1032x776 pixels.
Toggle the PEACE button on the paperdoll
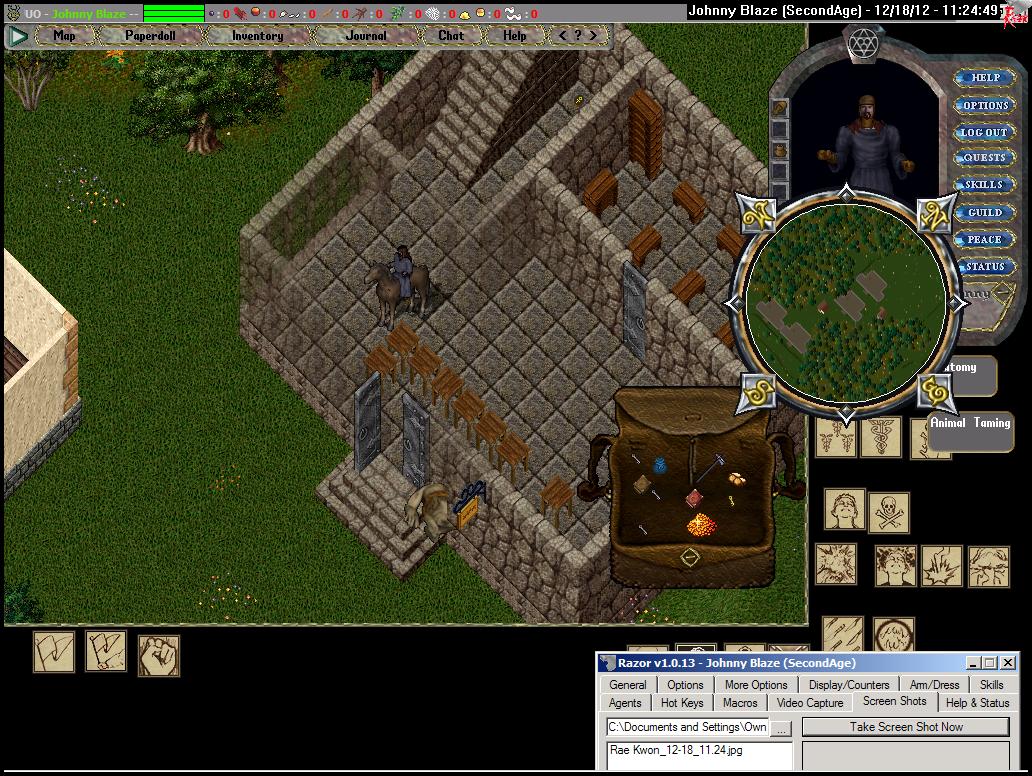[x=984, y=240]
